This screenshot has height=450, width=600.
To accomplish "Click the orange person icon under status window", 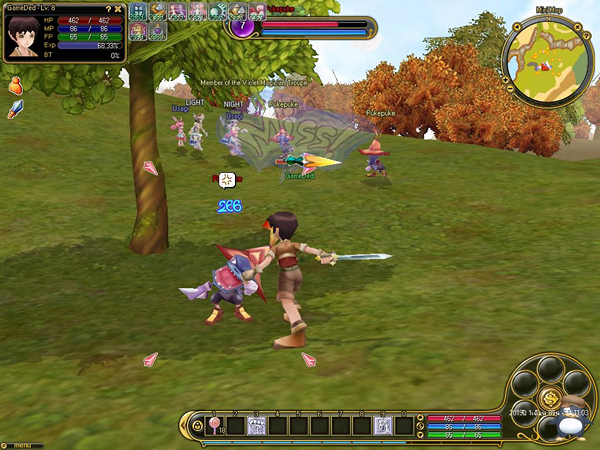I will tap(16, 86).
